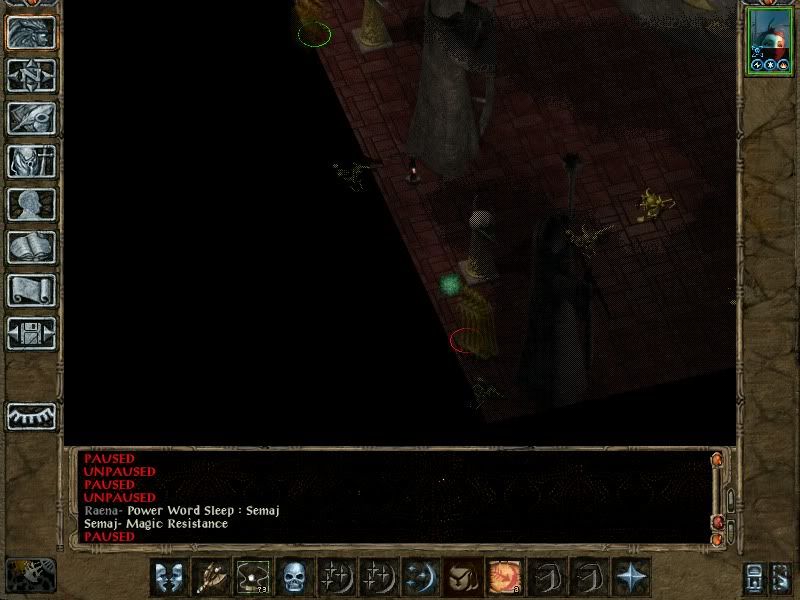Open the journal with the quill button
This screenshot has height=600, width=800.
(x=31, y=118)
